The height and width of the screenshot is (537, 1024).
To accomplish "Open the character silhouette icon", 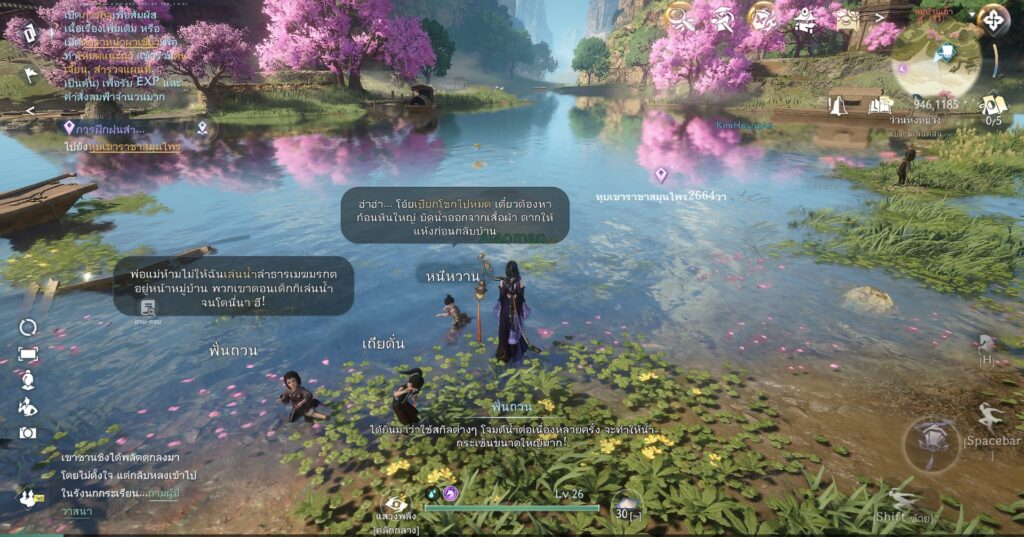I will pos(28,380).
